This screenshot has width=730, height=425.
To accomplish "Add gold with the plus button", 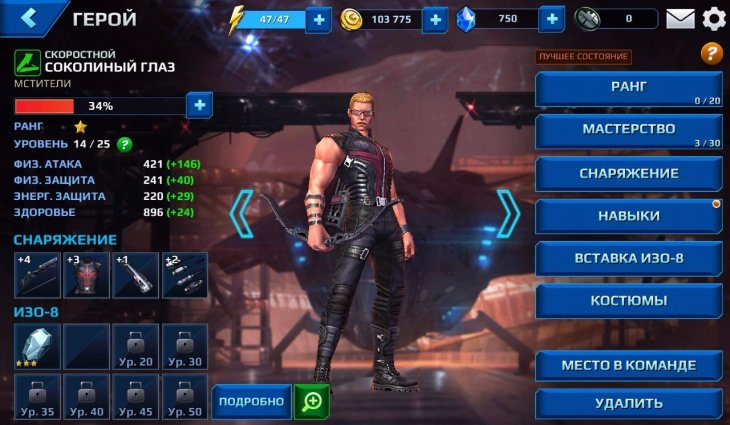I will (x=434, y=19).
